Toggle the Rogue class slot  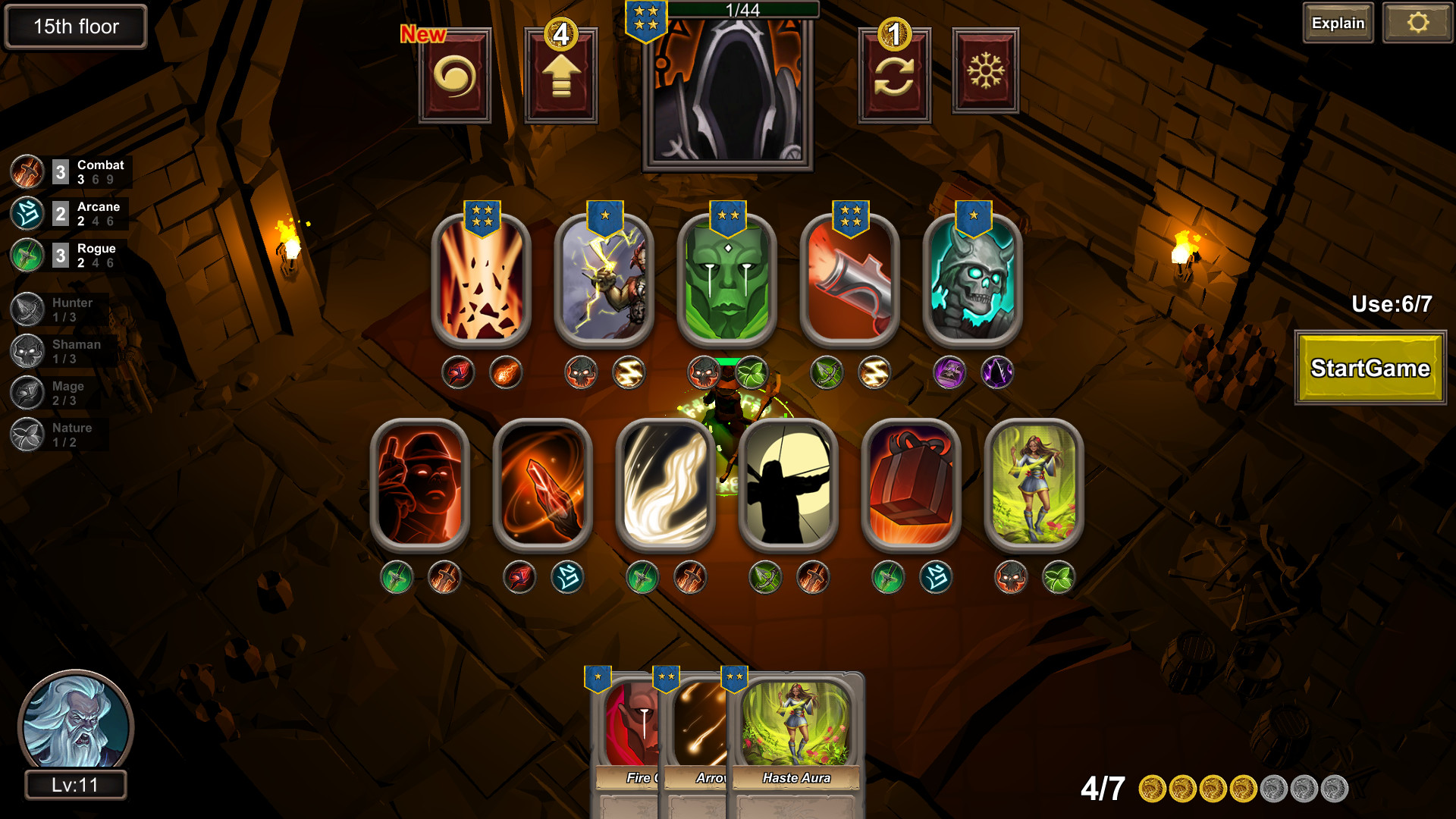pyautogui.click(x=27, y=255)
